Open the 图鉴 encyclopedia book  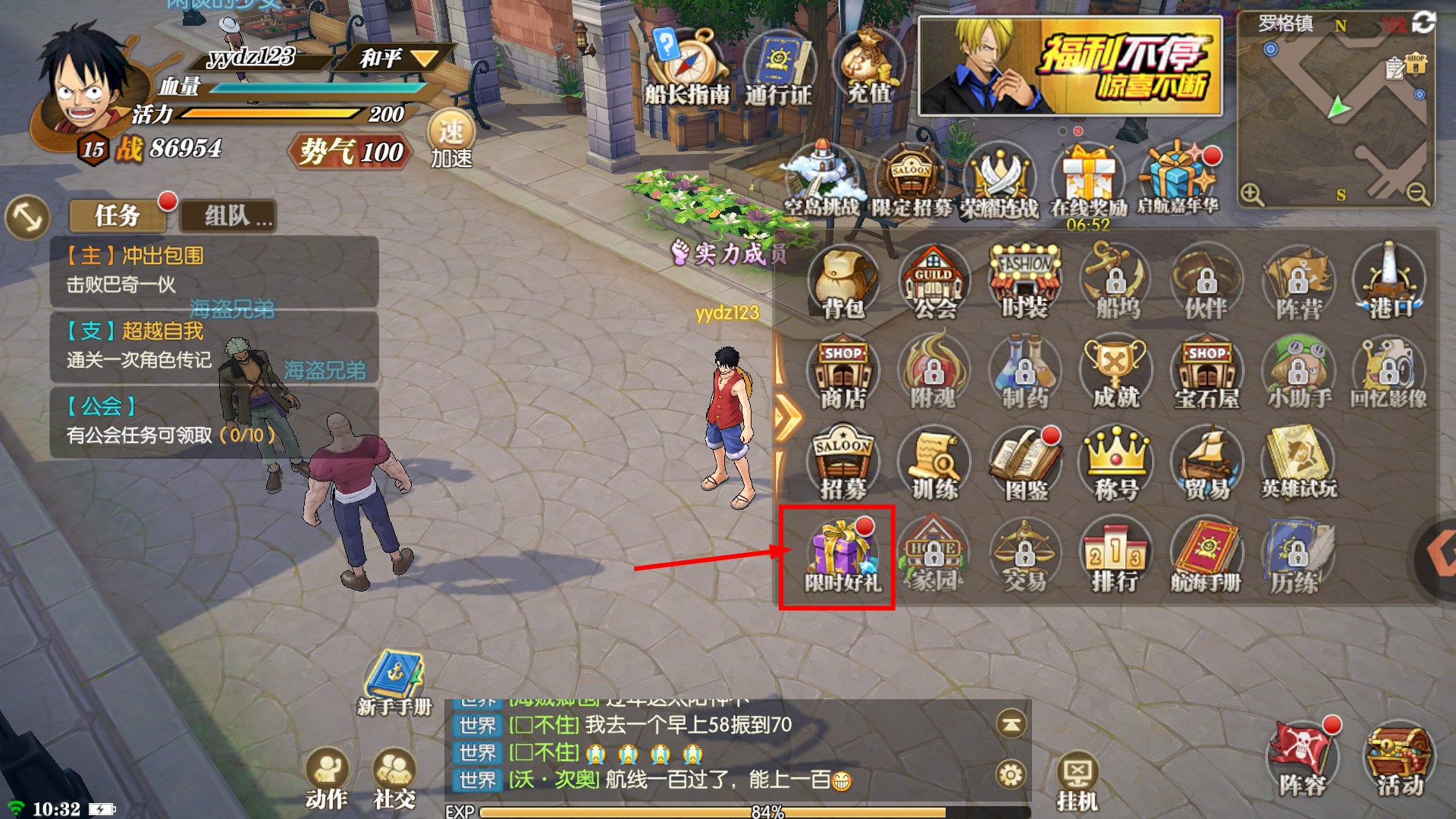pyautogui.click(x=1025, y=464)
